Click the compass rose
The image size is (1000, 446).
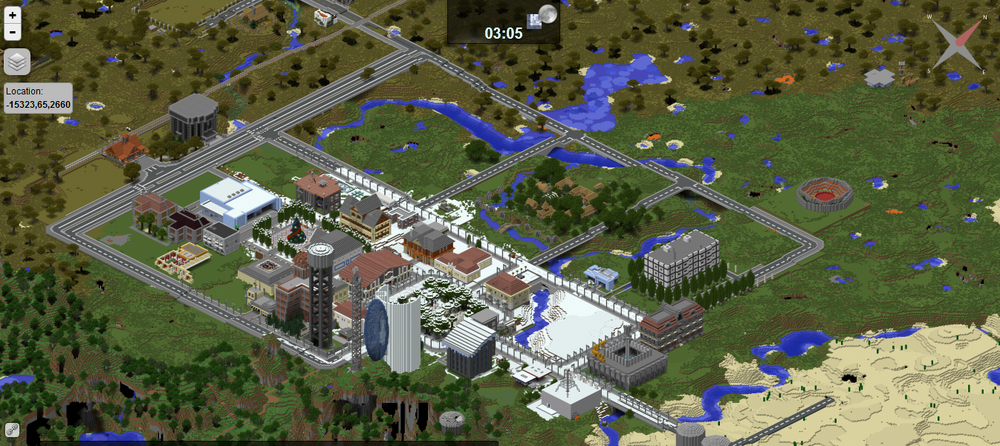pyautogui.click(x=955, y=44)
